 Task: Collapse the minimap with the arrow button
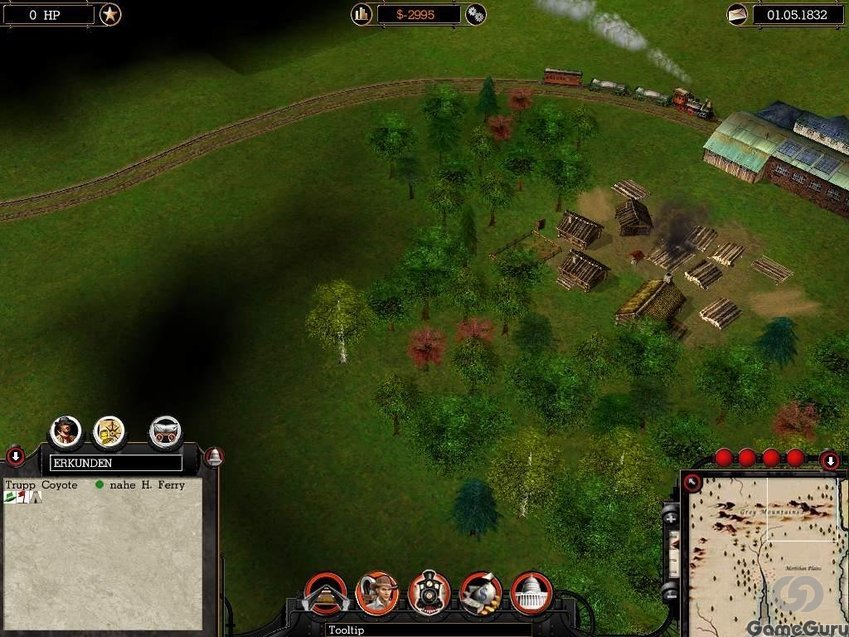tap(830, 460)
